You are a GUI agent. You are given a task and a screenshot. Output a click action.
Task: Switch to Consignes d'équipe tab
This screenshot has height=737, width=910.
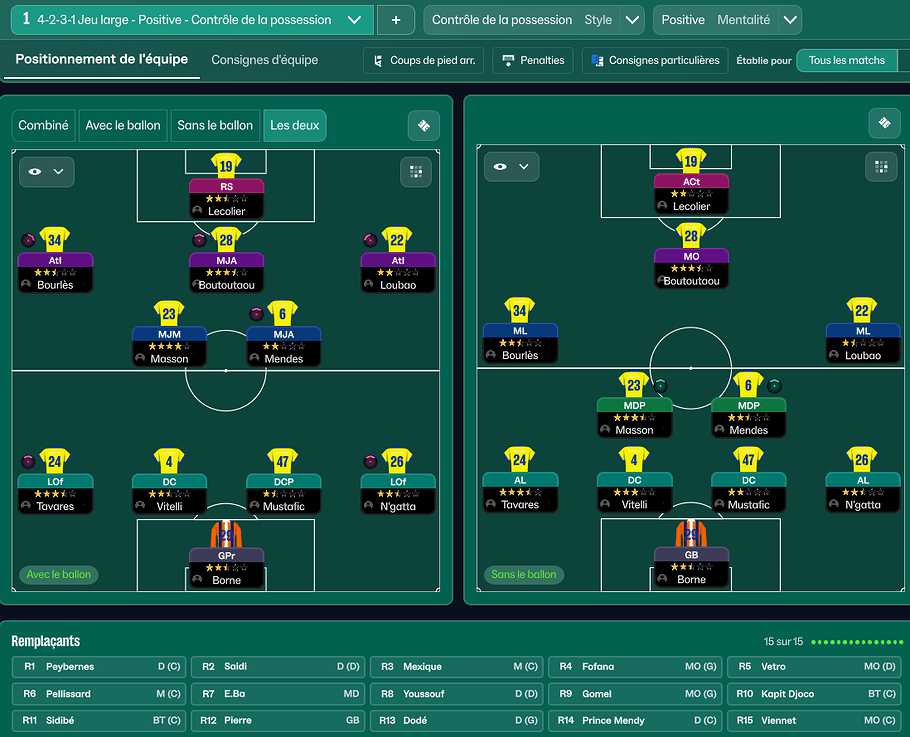click(x=265, y=60)
